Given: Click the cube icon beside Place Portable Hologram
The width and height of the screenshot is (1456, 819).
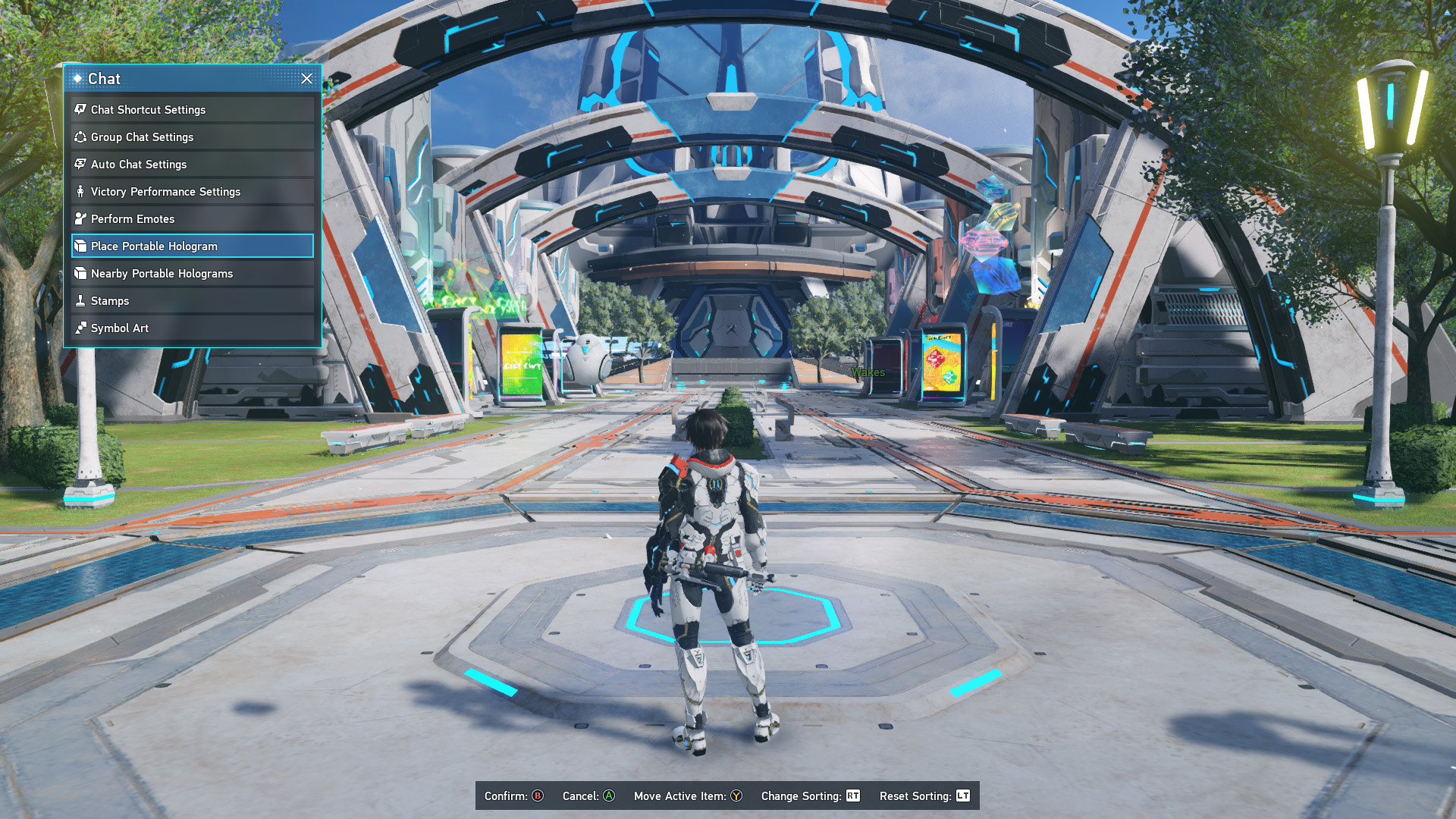Looking at the screenshot, I should (x=81, y=246).
